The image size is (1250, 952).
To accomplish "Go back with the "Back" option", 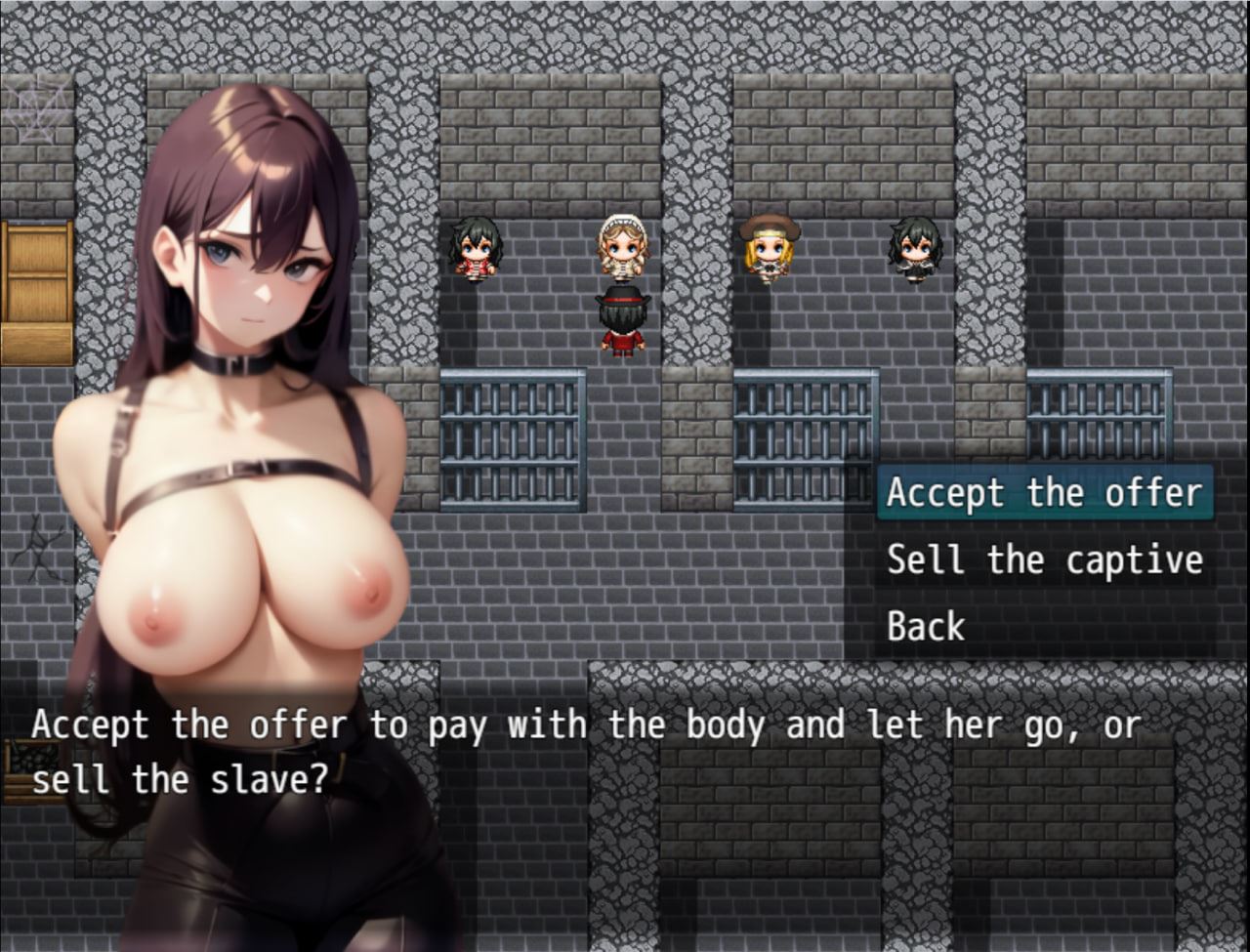I will click(925, 626).
